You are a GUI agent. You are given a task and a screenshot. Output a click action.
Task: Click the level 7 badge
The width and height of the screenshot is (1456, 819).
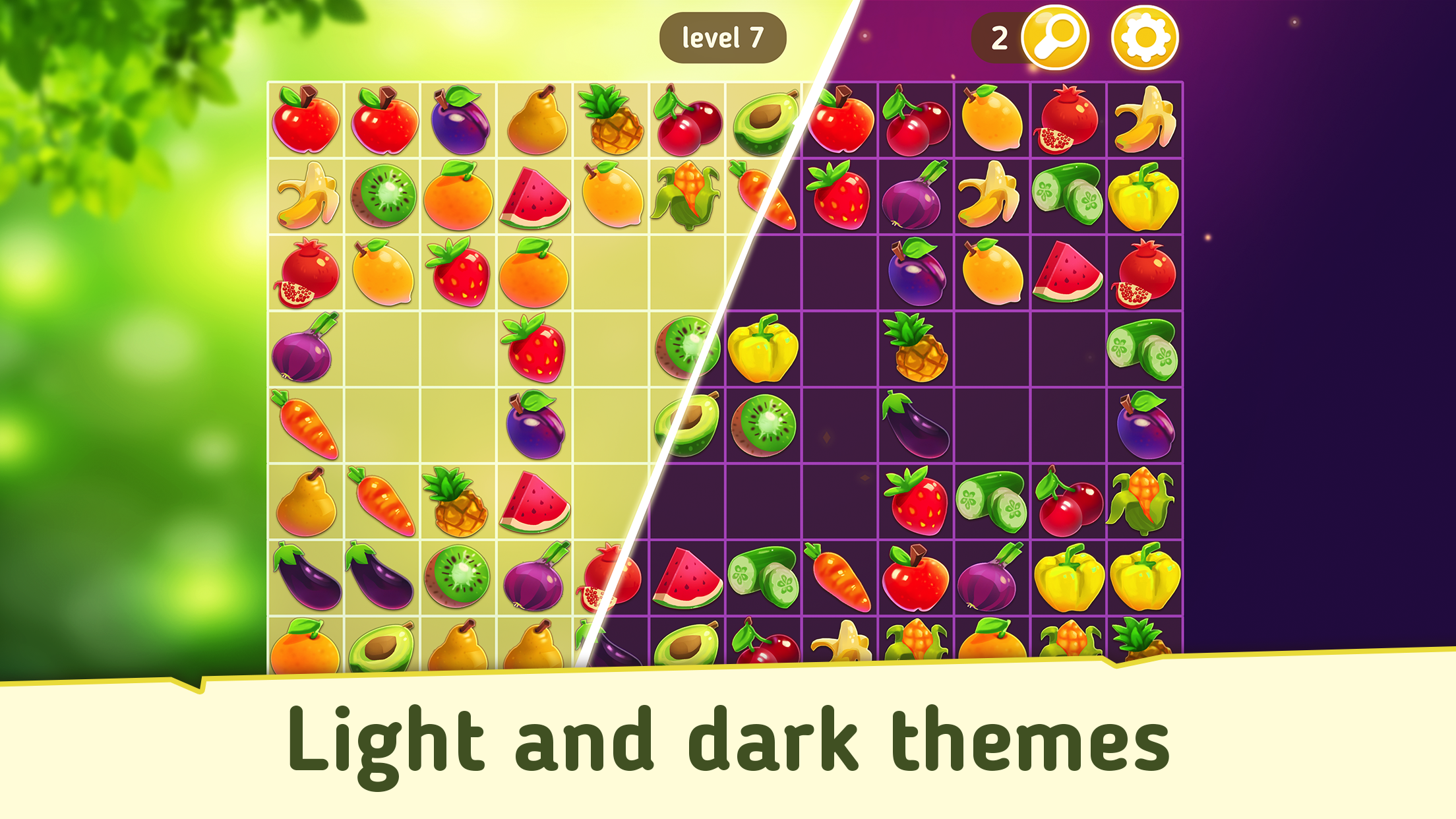(722, 38)
